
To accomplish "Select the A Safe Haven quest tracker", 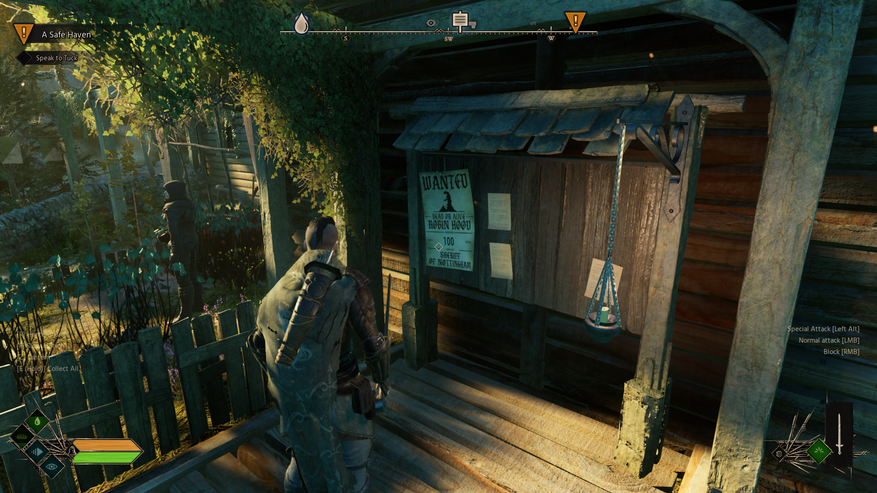I will pos(65,34).
